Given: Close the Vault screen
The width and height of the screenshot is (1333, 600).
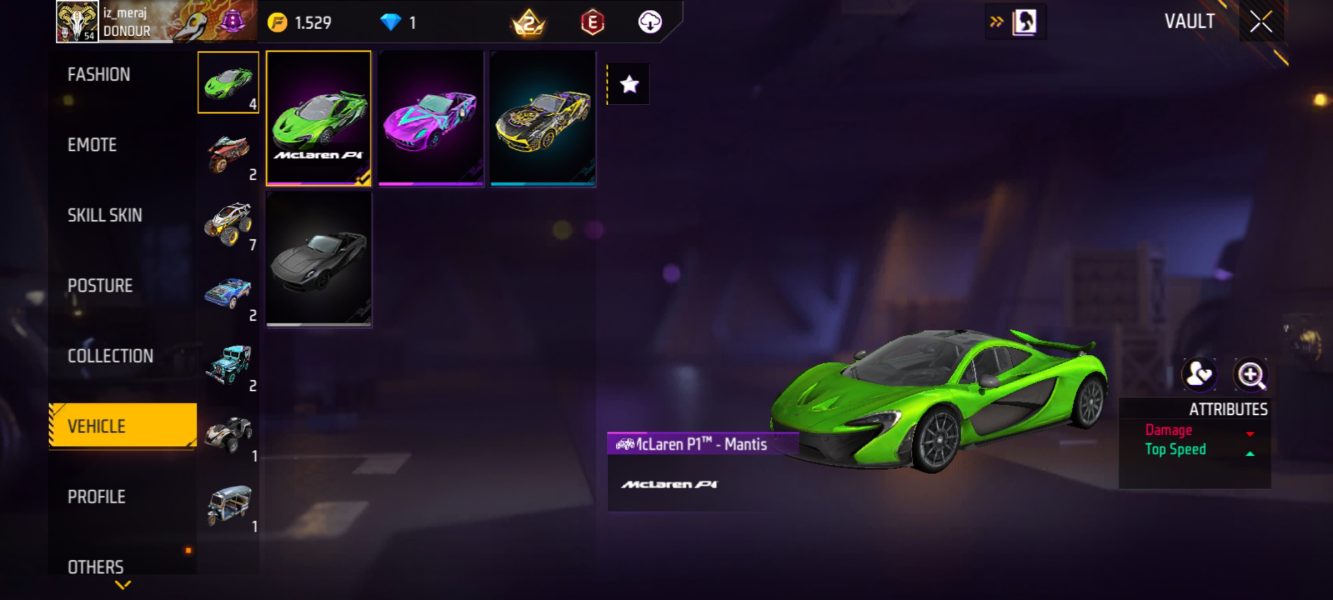Looking at the screenshot, I should coord(1261,21).
